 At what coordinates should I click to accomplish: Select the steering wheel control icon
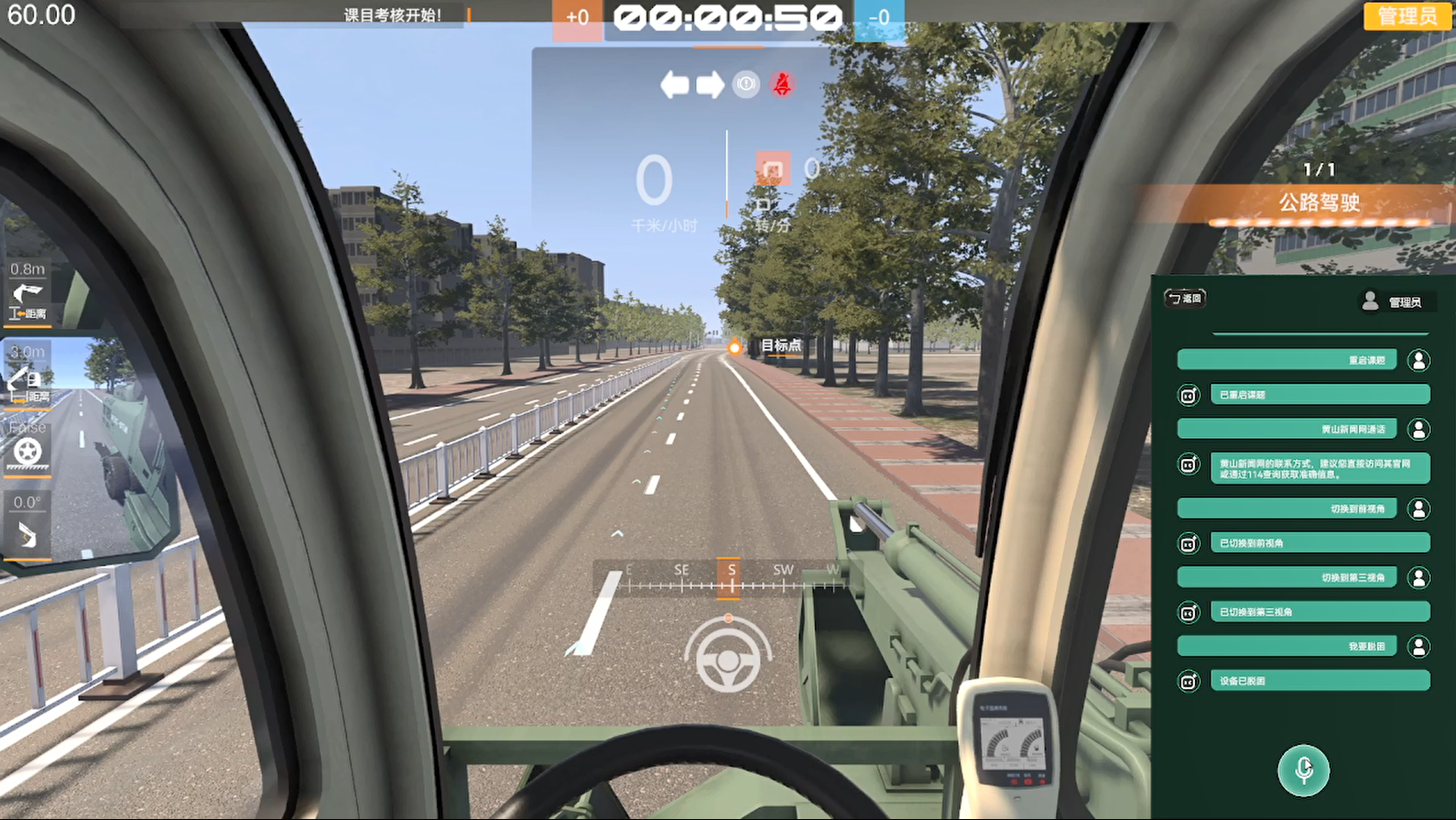[727, 663]
